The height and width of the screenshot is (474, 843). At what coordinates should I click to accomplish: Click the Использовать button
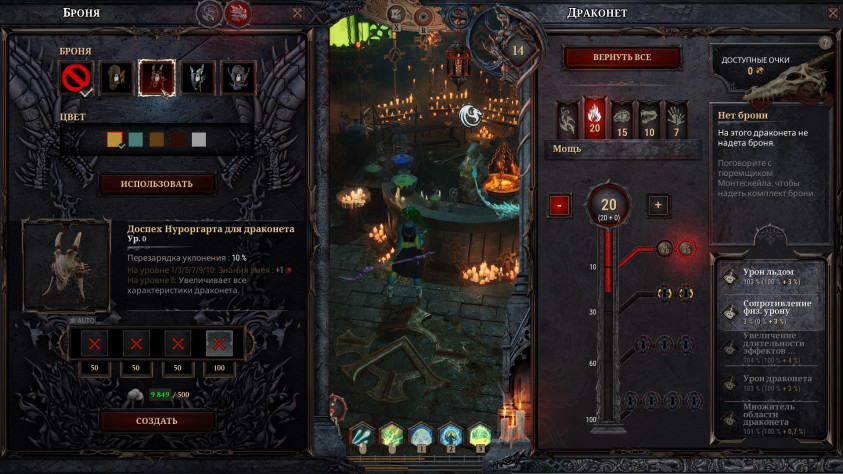point(157,184)
